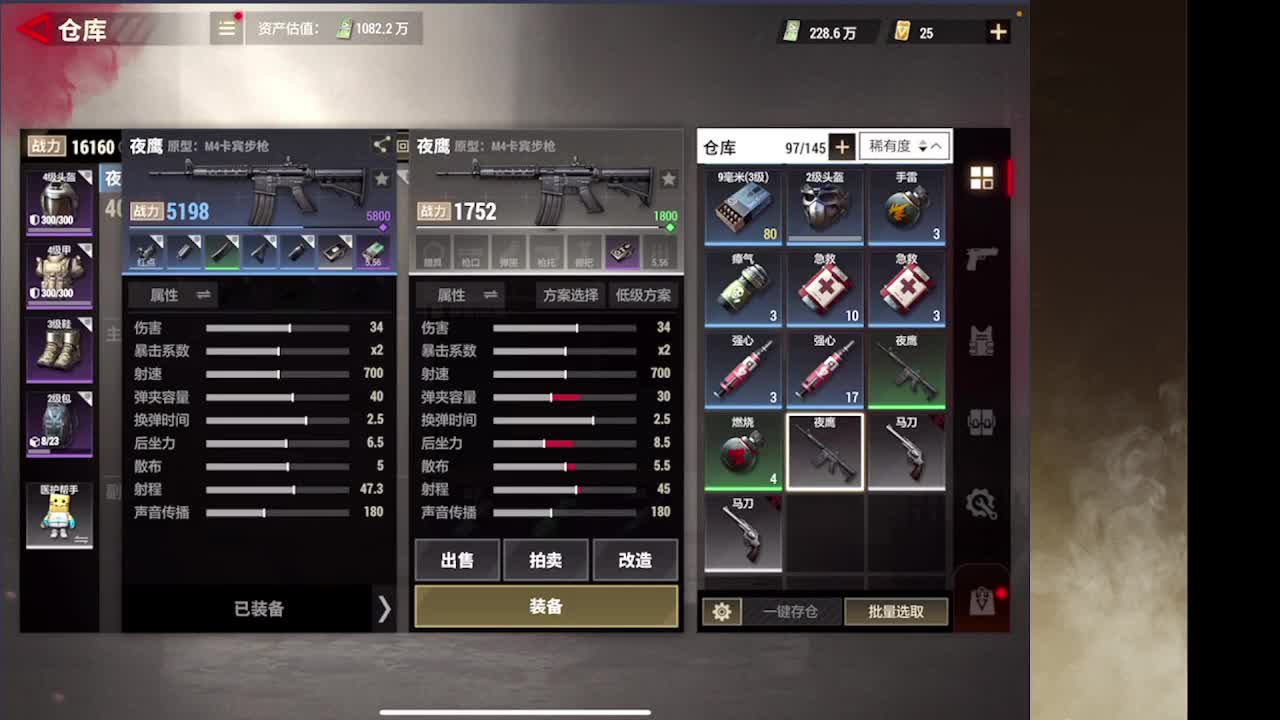The height and width of the screenshot is (720, 1280).
Task: Select the 低级方案 plan tab
Action: click(x=643, y=295)
